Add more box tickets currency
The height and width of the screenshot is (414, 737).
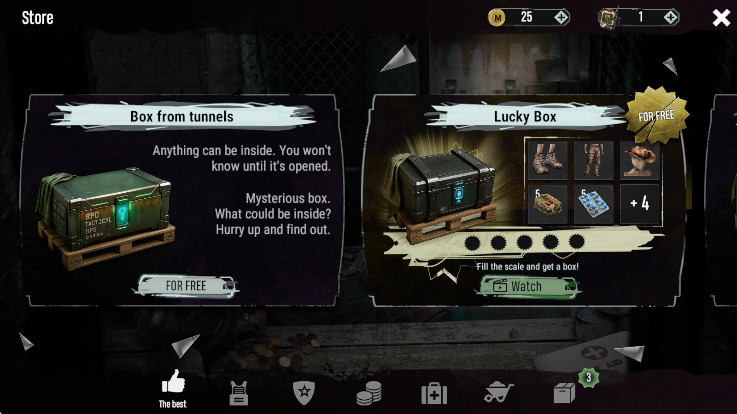click(x=670, y=17)
